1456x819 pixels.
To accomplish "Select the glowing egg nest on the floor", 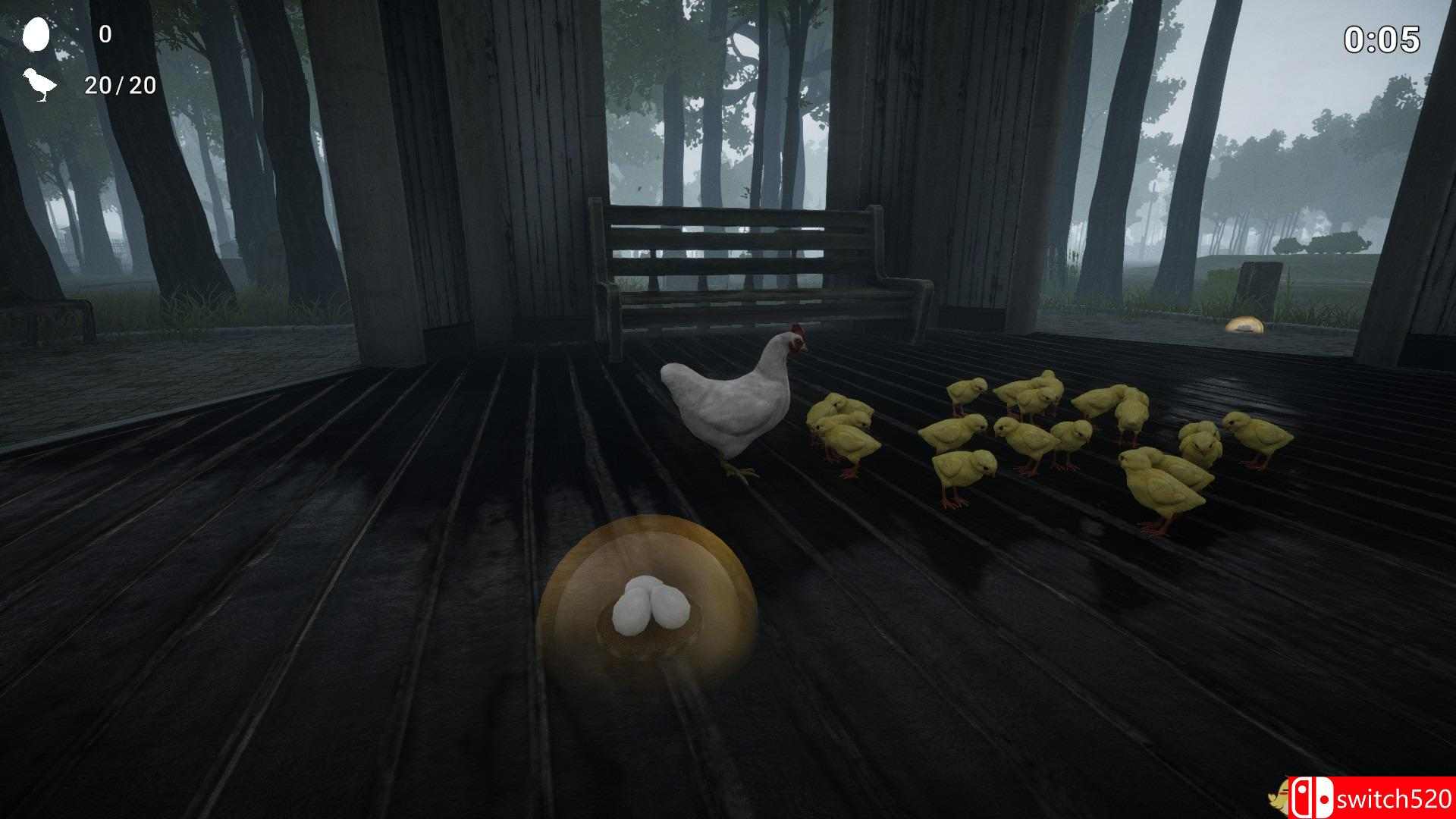I will coord(648,599).
